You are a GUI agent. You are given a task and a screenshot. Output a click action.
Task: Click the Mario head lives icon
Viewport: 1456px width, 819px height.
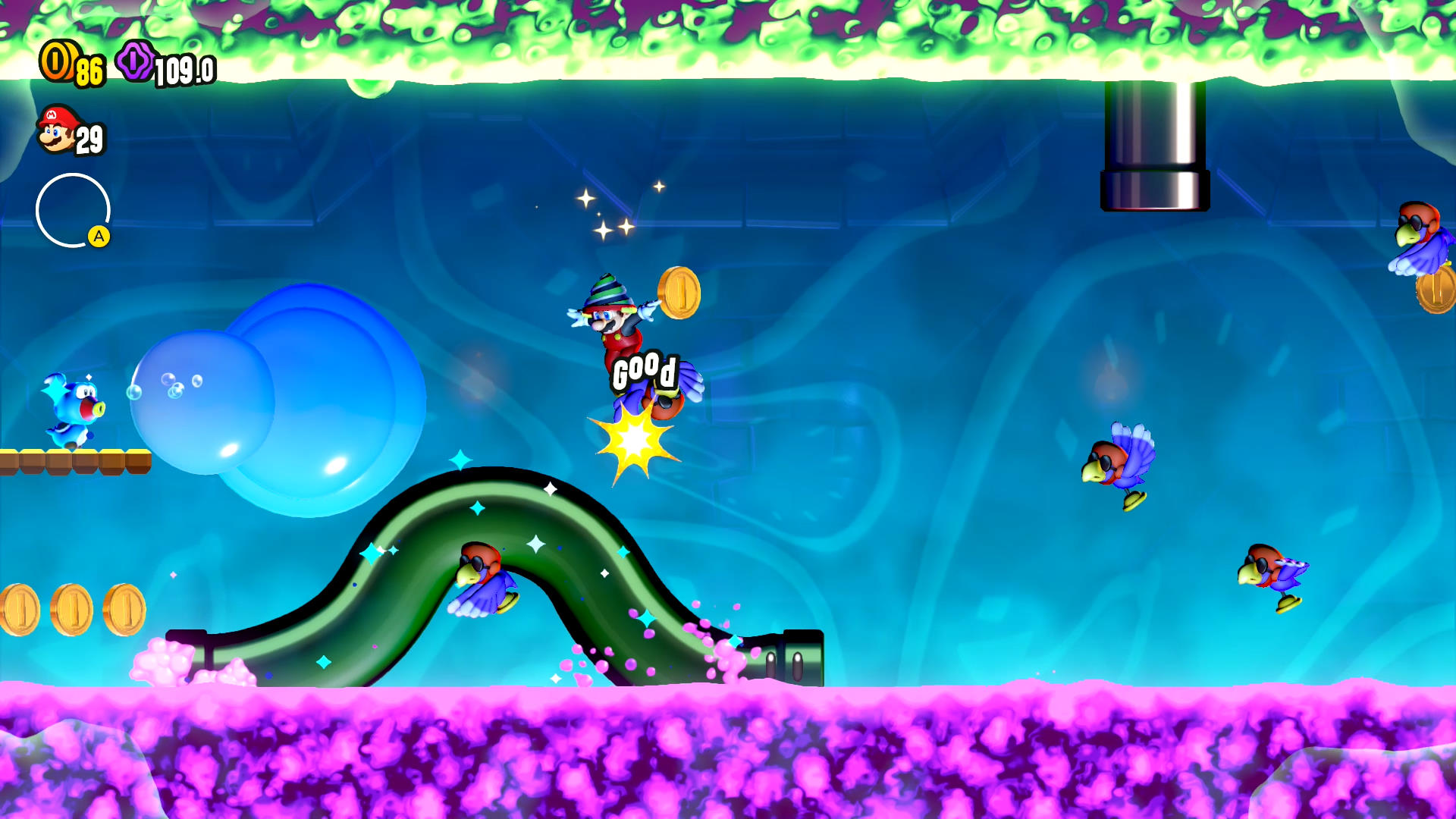pyautogui.click(x=58, y=130)
